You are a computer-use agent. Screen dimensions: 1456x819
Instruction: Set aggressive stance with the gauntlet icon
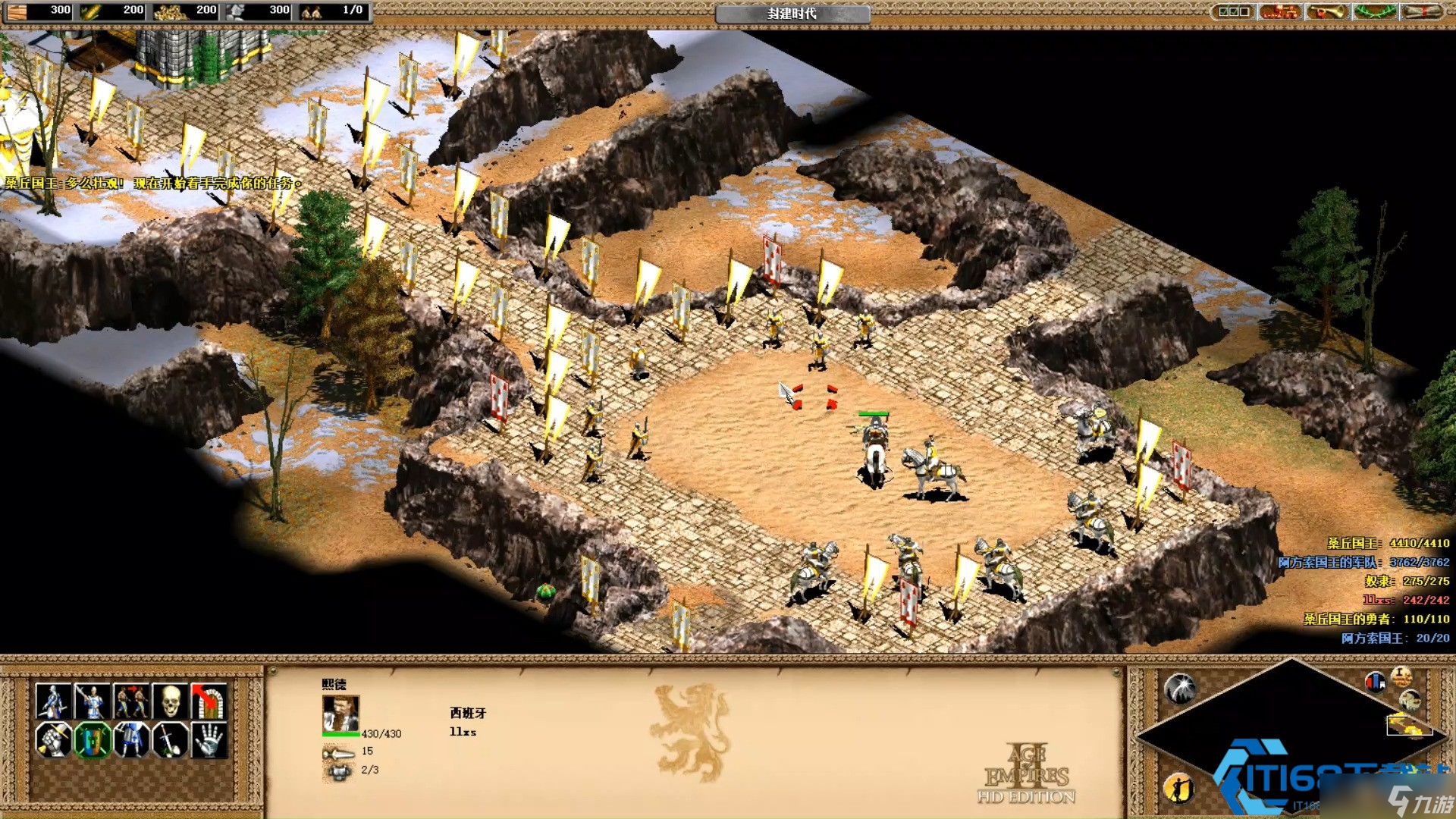(x=53, y=740)
